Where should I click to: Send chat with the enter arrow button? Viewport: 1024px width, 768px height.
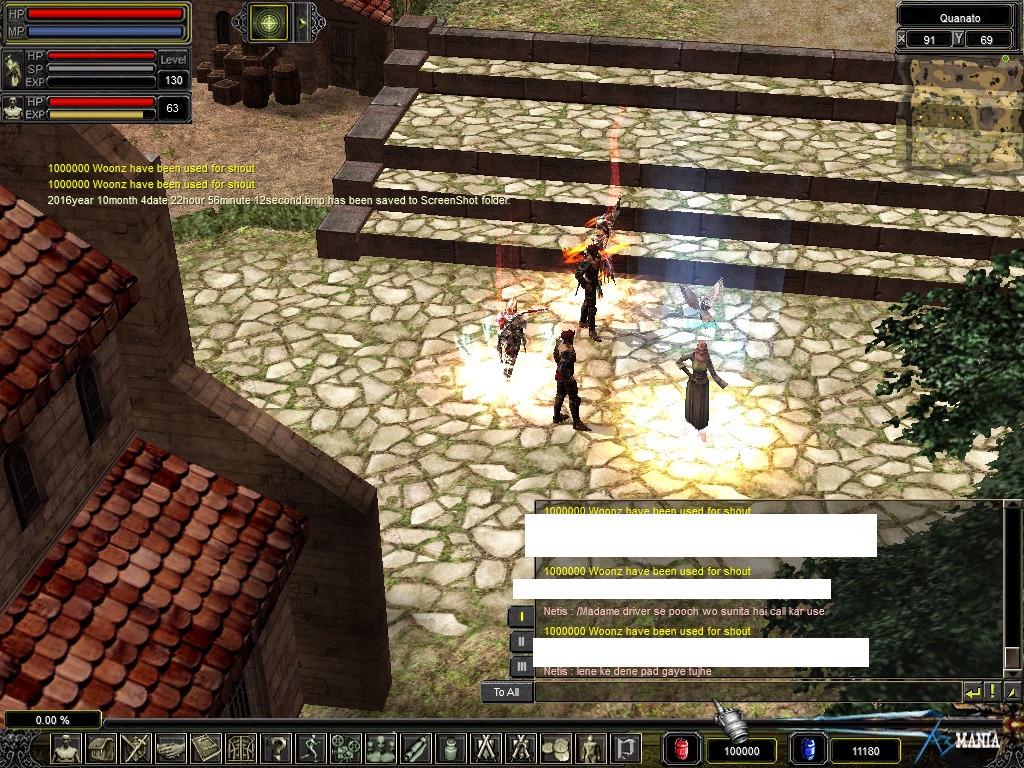point(973,691)
